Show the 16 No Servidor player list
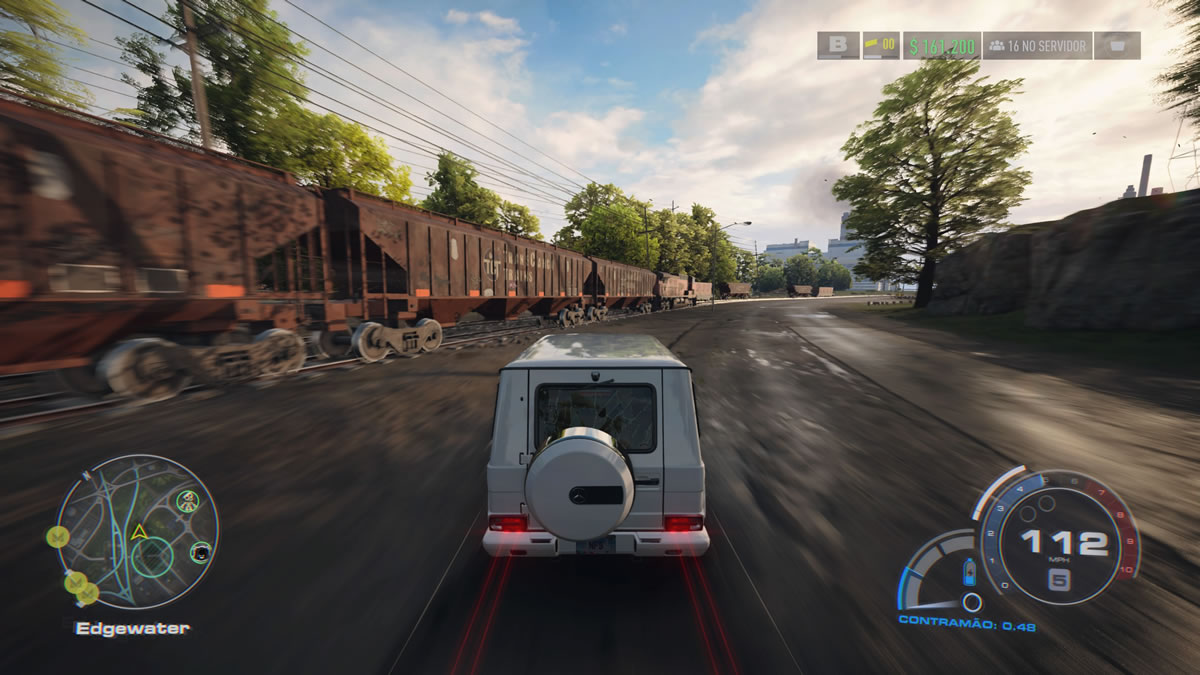Viewport: 1200px width, 675px height. (x=1037, y=46)
